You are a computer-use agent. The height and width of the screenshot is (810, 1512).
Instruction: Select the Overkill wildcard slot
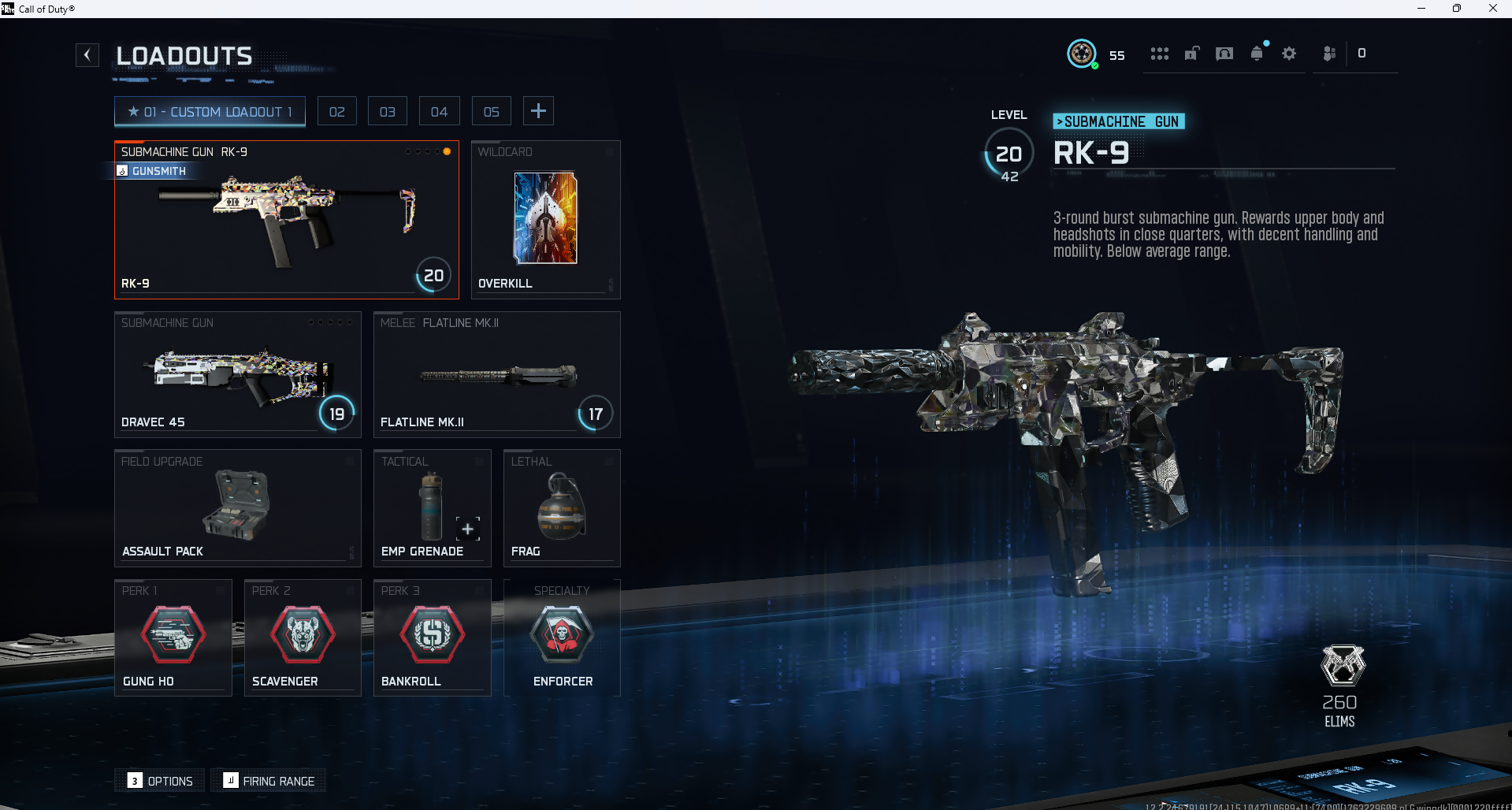tap(545, 220)
